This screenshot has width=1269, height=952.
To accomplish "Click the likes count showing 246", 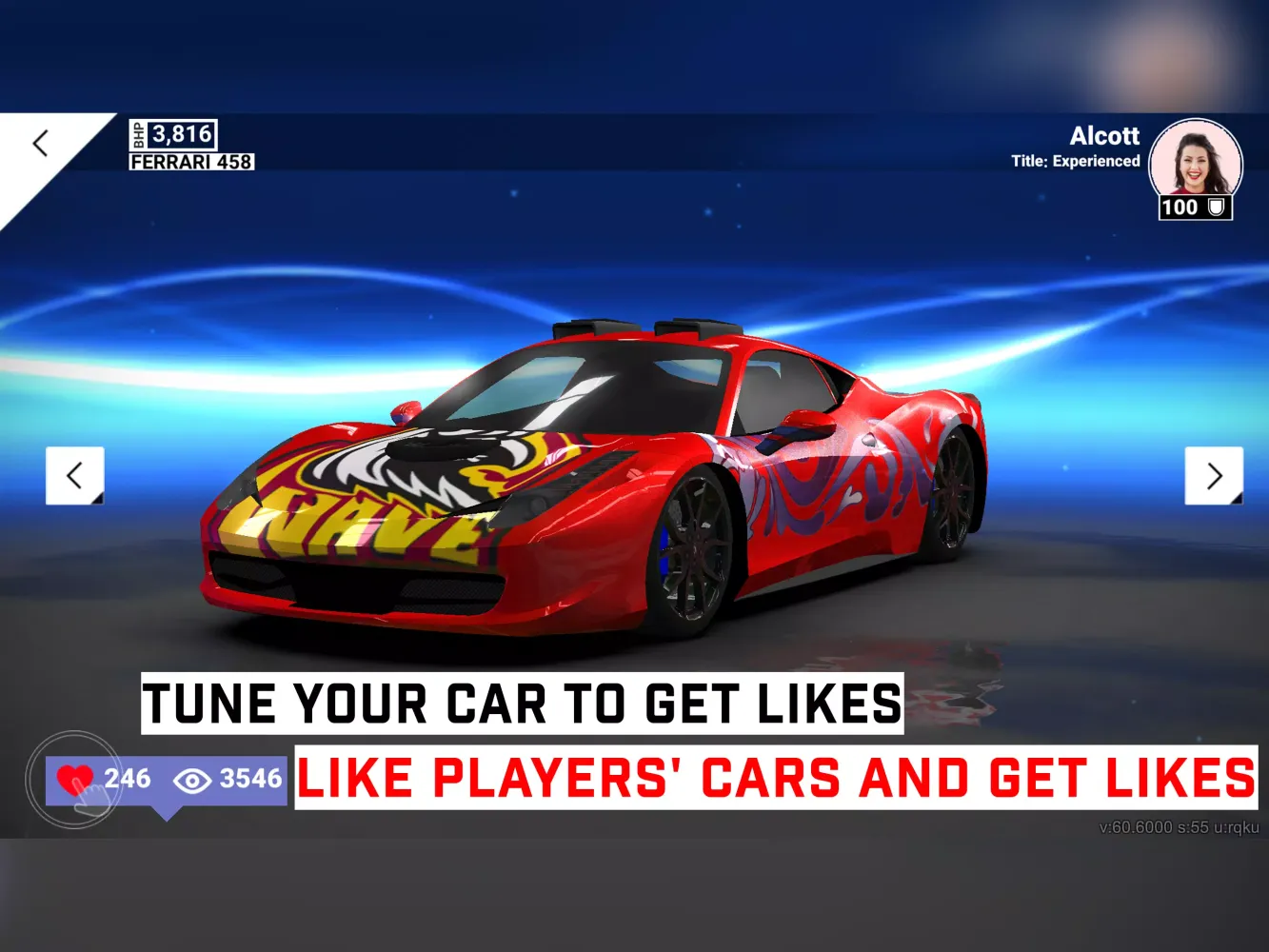I will pyautogui.click(x=130, y=779).
